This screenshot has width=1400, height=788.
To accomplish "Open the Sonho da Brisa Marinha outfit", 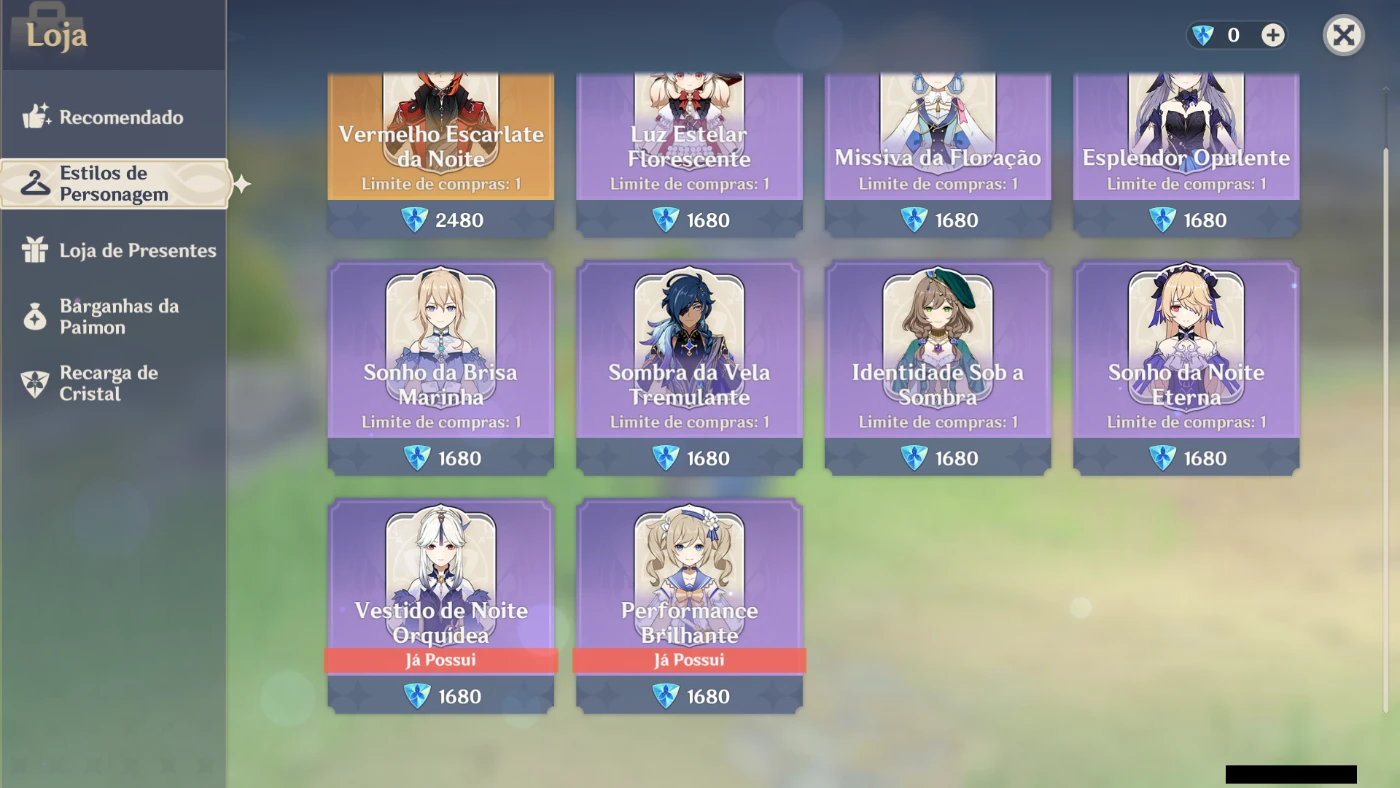I will point(440,367).
